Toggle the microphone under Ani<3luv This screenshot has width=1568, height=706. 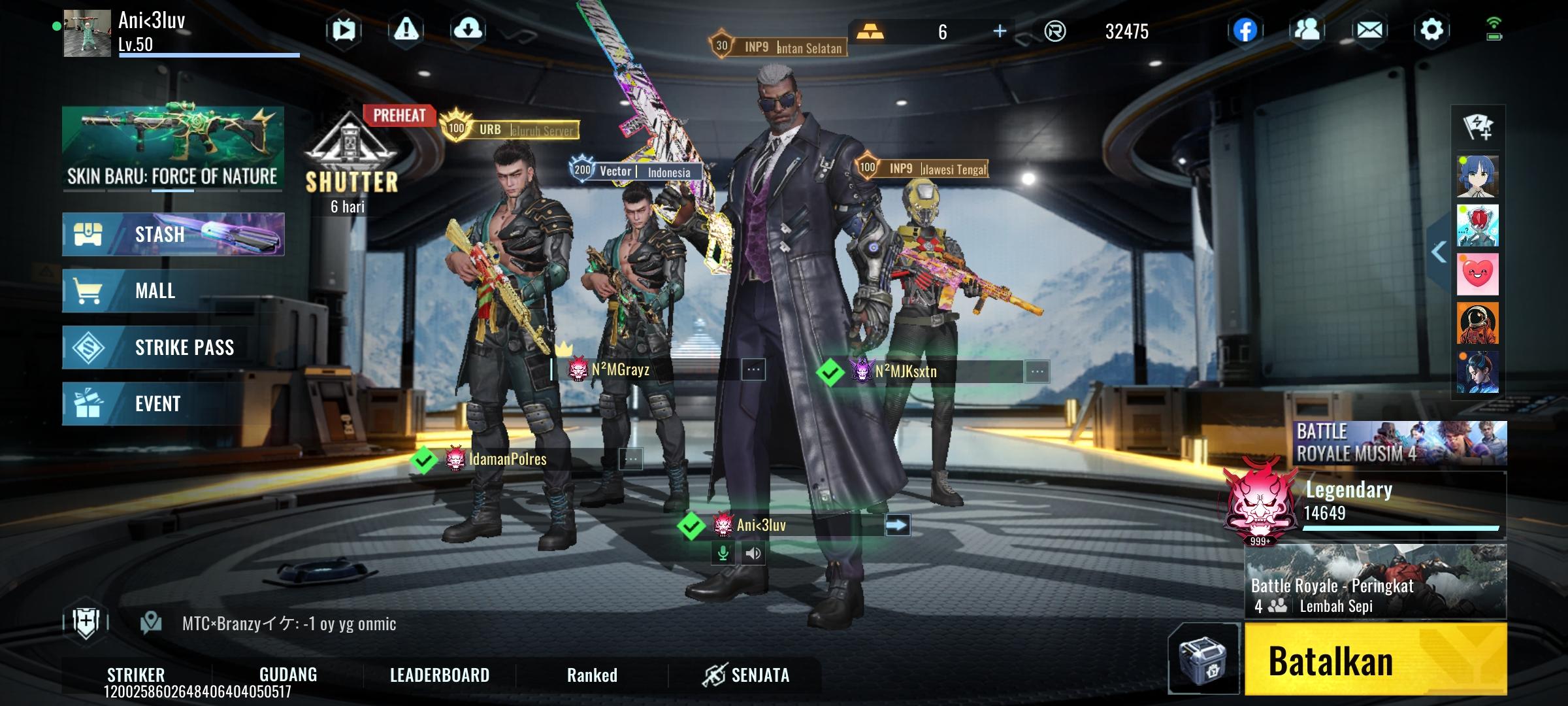point(723,554)
